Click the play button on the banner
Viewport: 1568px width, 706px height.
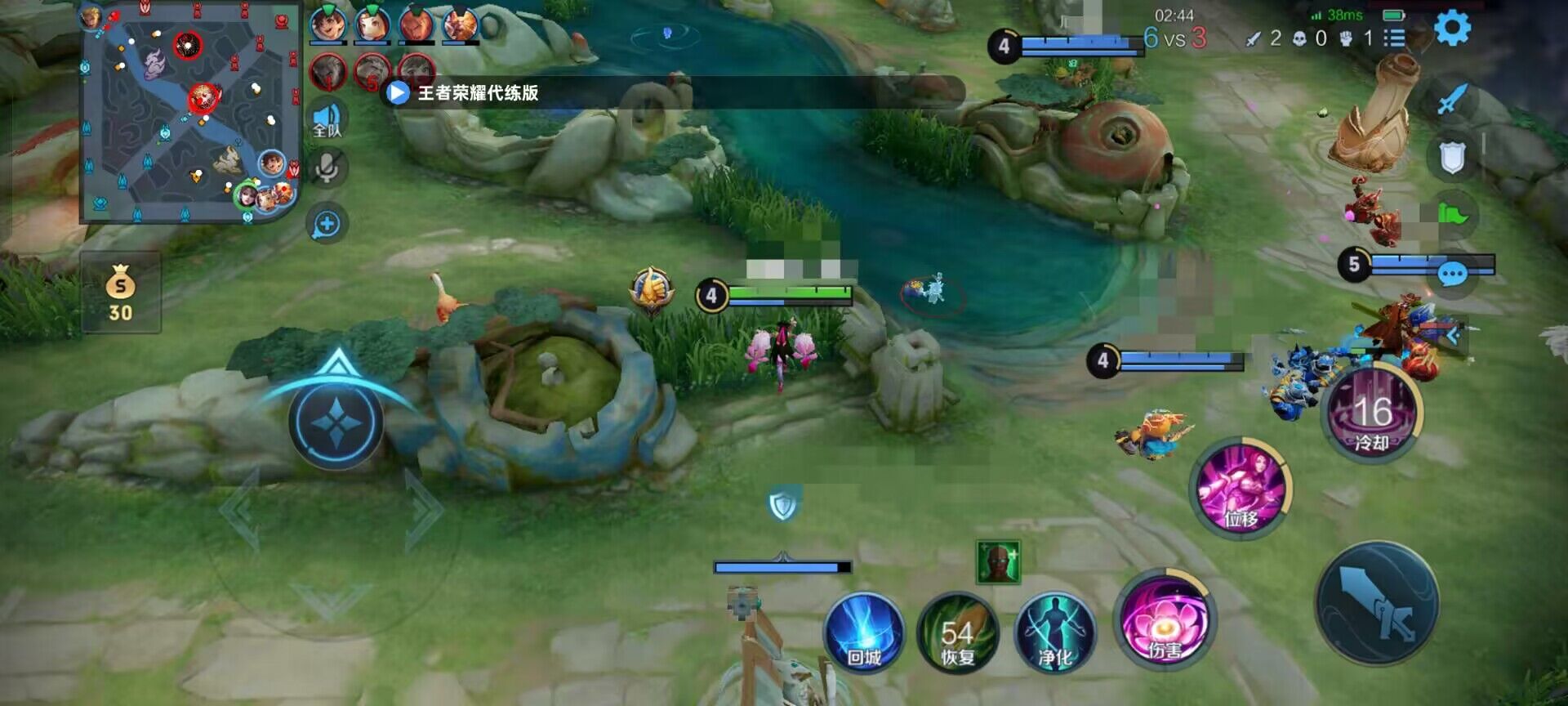coord(397,92)
